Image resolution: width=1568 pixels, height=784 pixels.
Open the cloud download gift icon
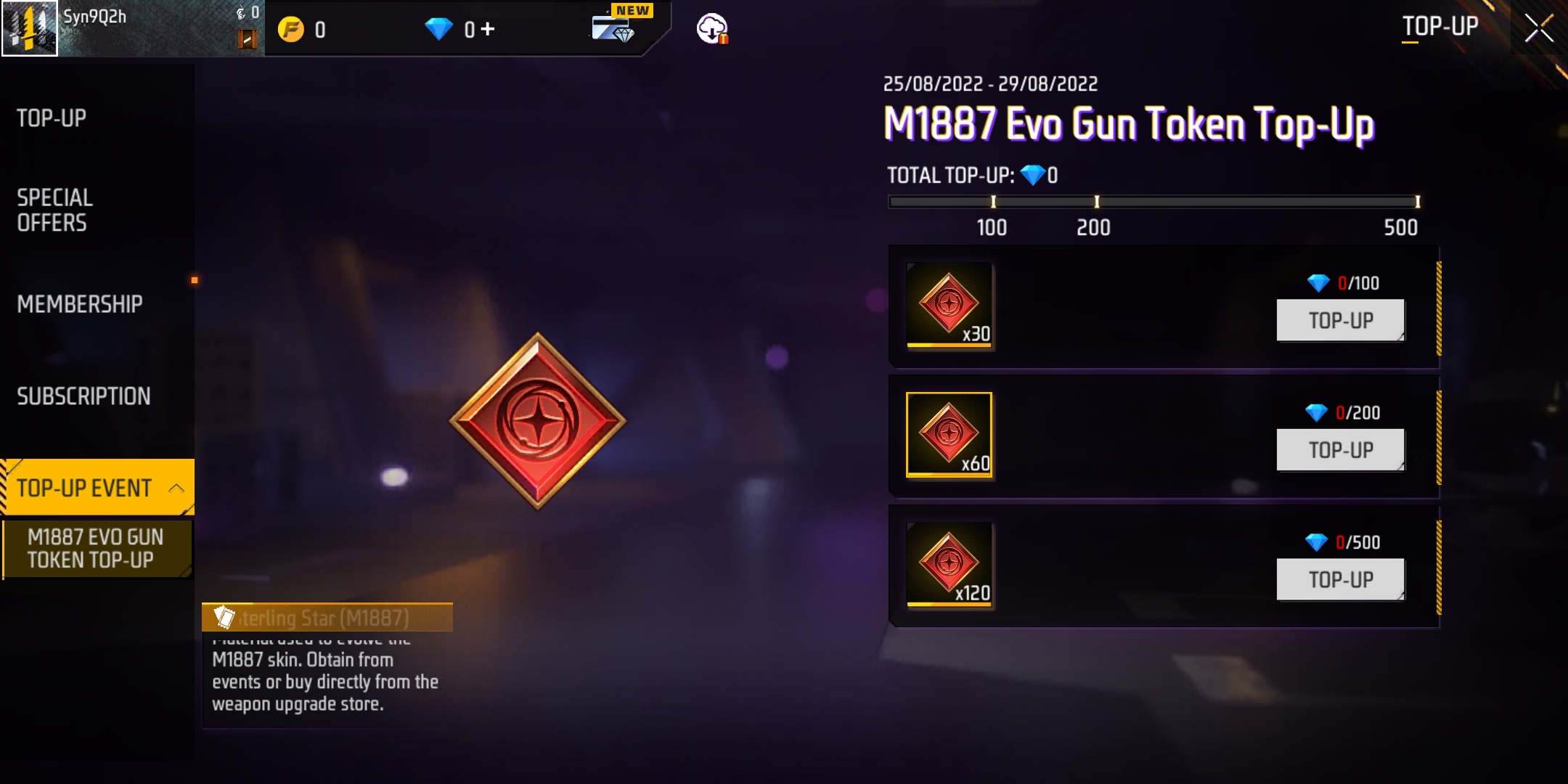(712, 29)
